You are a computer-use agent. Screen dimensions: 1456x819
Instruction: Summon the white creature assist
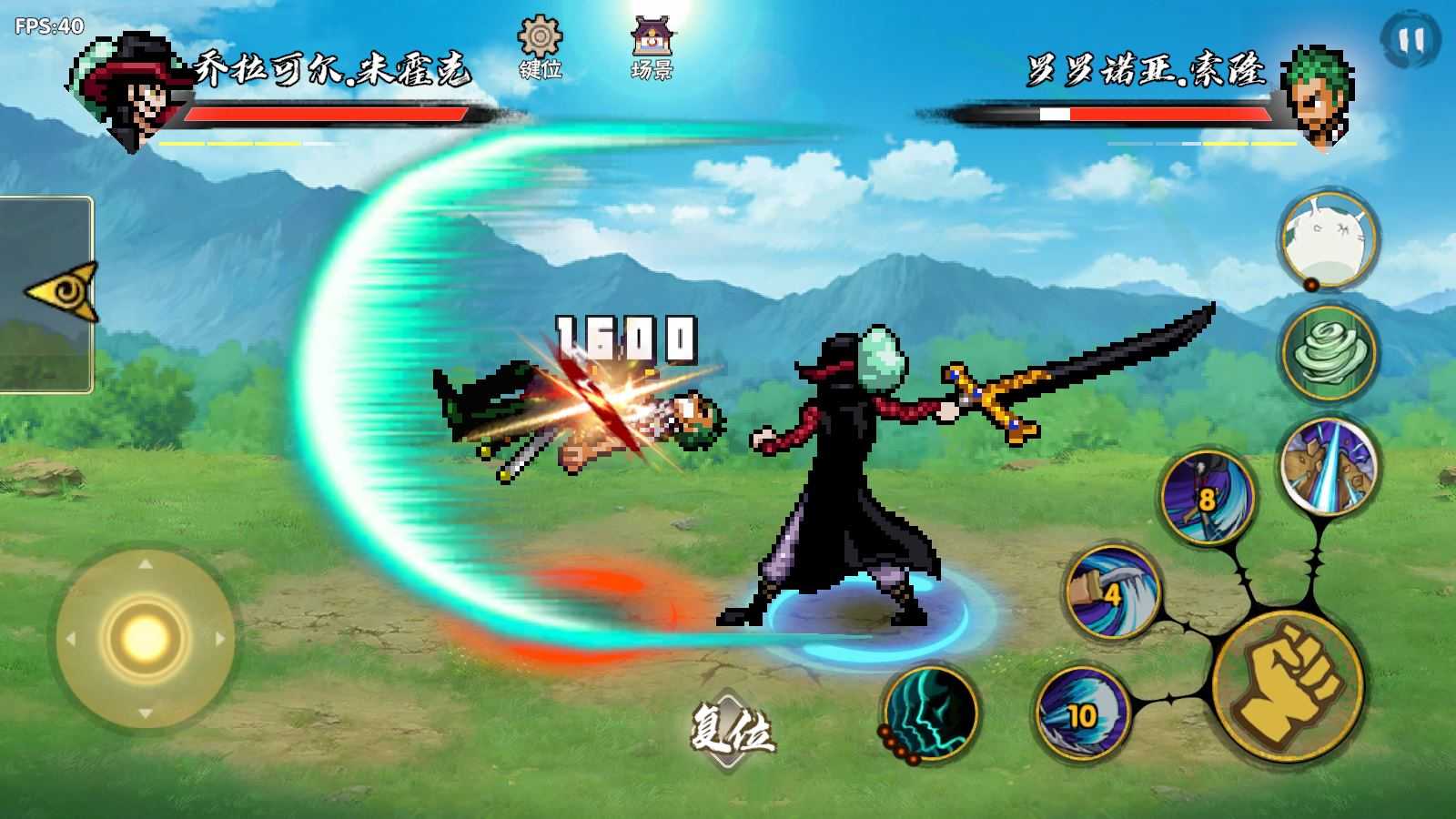coord(1327,238)
